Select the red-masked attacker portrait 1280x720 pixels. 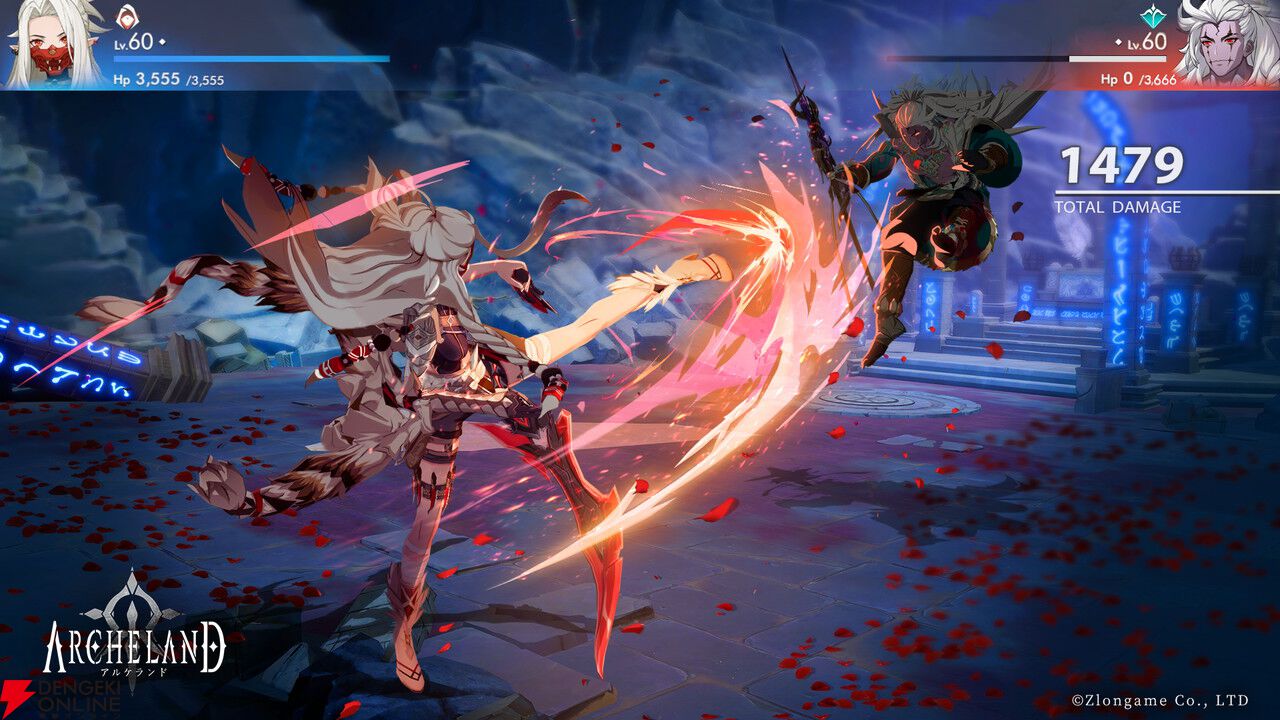coord(51,45)
